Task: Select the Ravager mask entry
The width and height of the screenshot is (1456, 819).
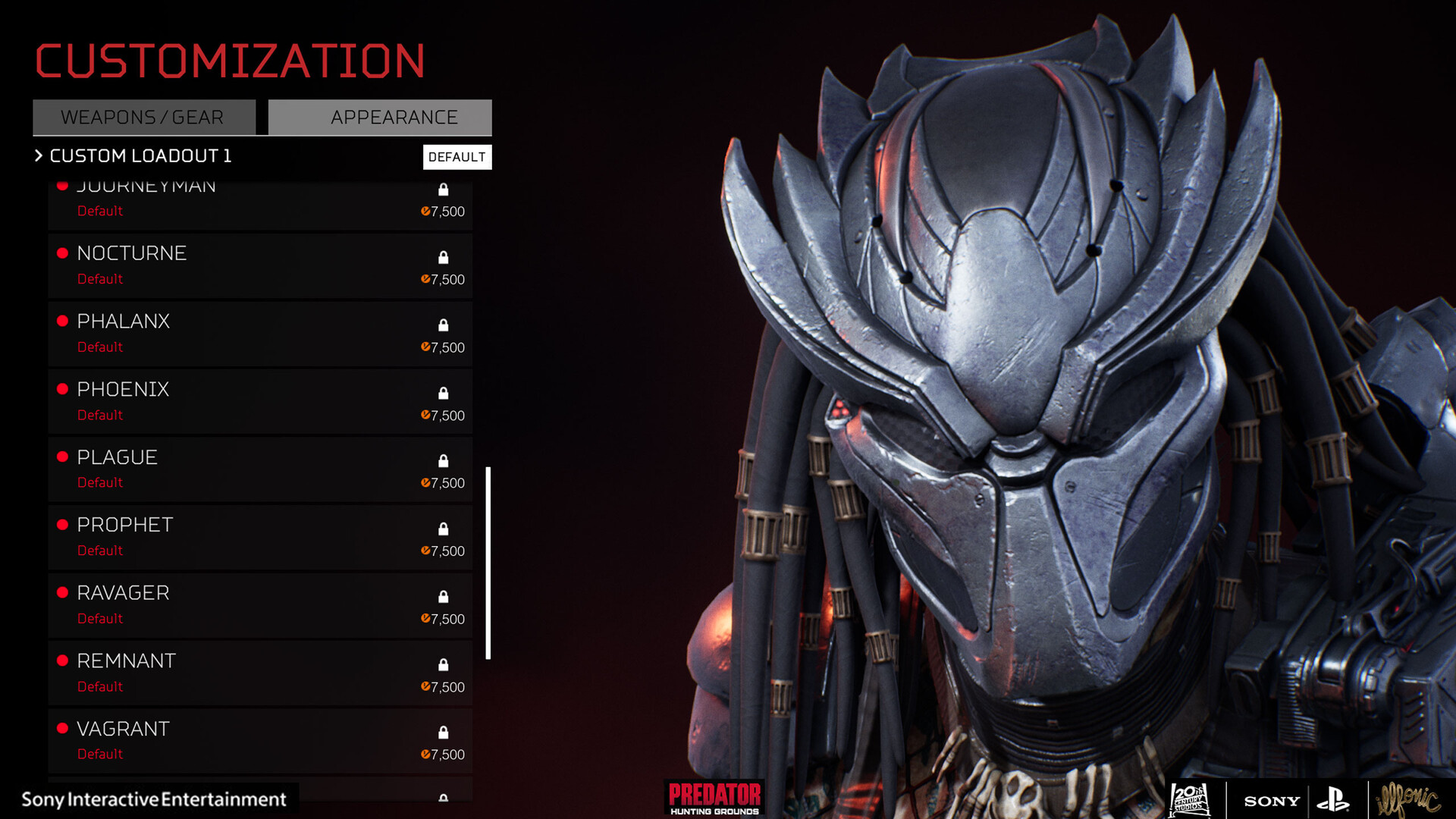Action: (259, 605)
